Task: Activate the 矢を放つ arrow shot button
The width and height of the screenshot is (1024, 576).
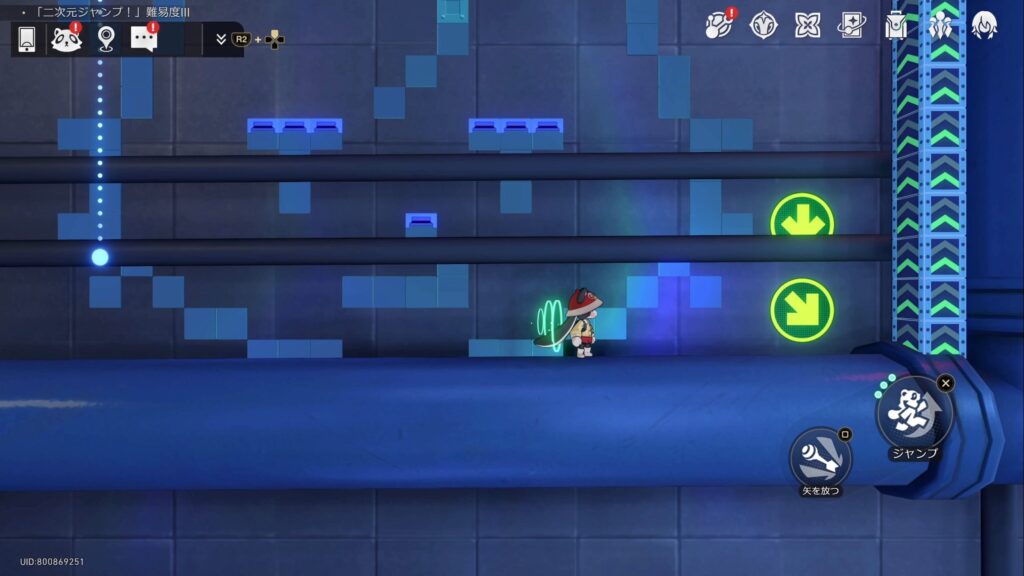Action: (821, 457)
